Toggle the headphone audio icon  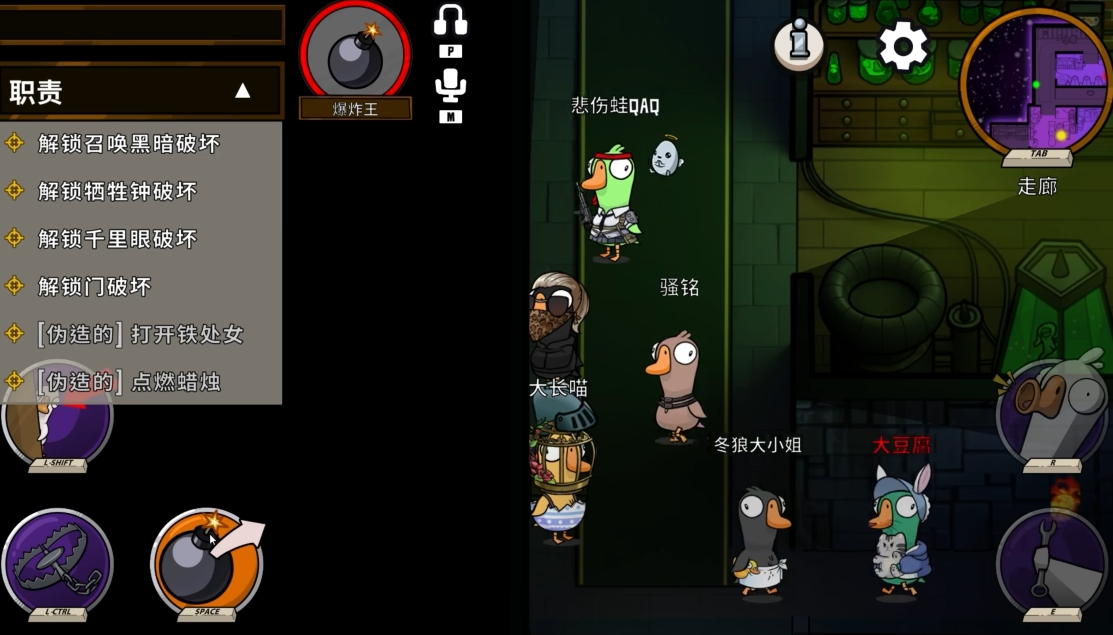(x=451, y=21)
